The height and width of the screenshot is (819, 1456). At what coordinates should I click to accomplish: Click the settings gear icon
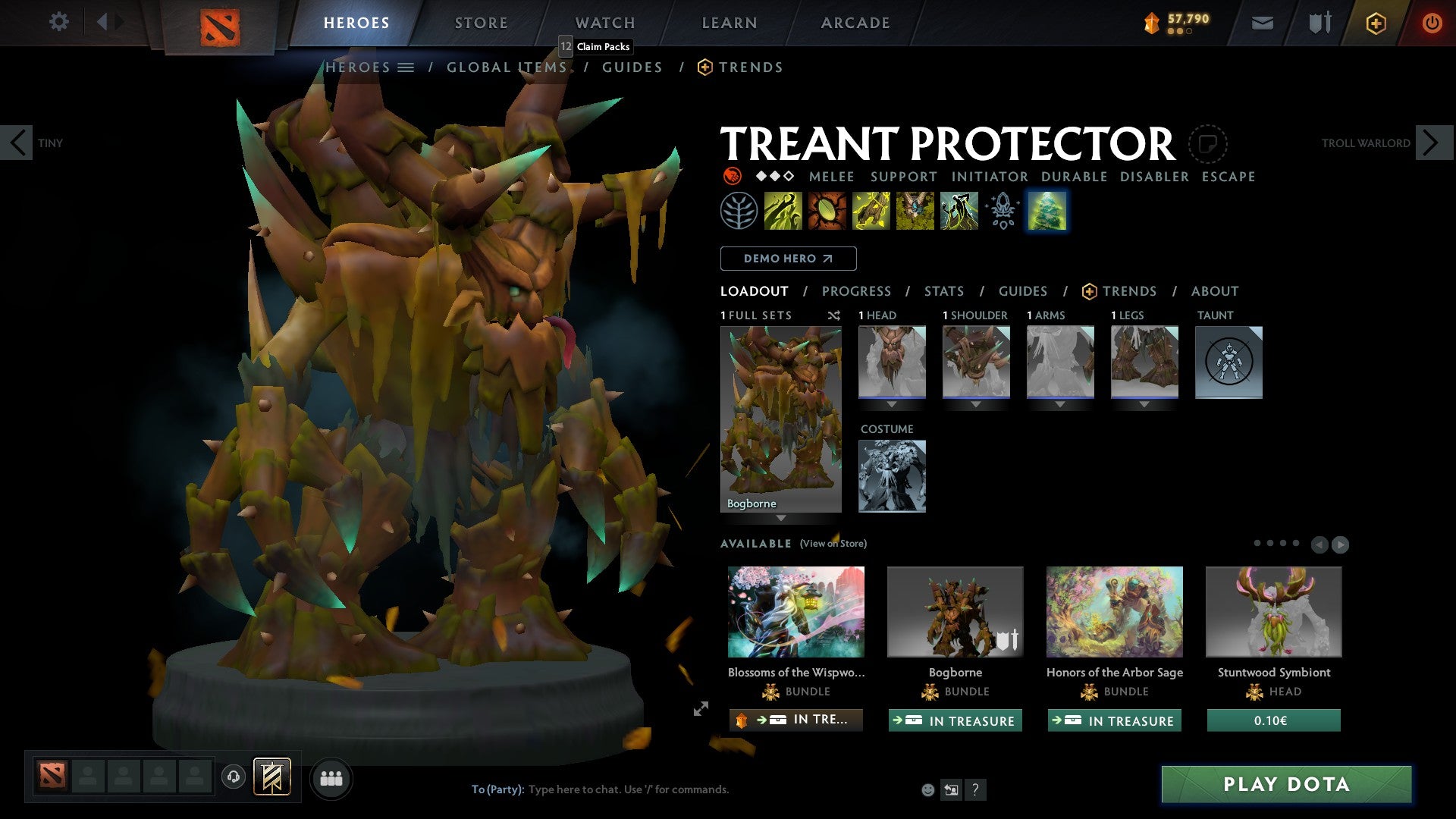pyautogui.click(x=58, y=22)
